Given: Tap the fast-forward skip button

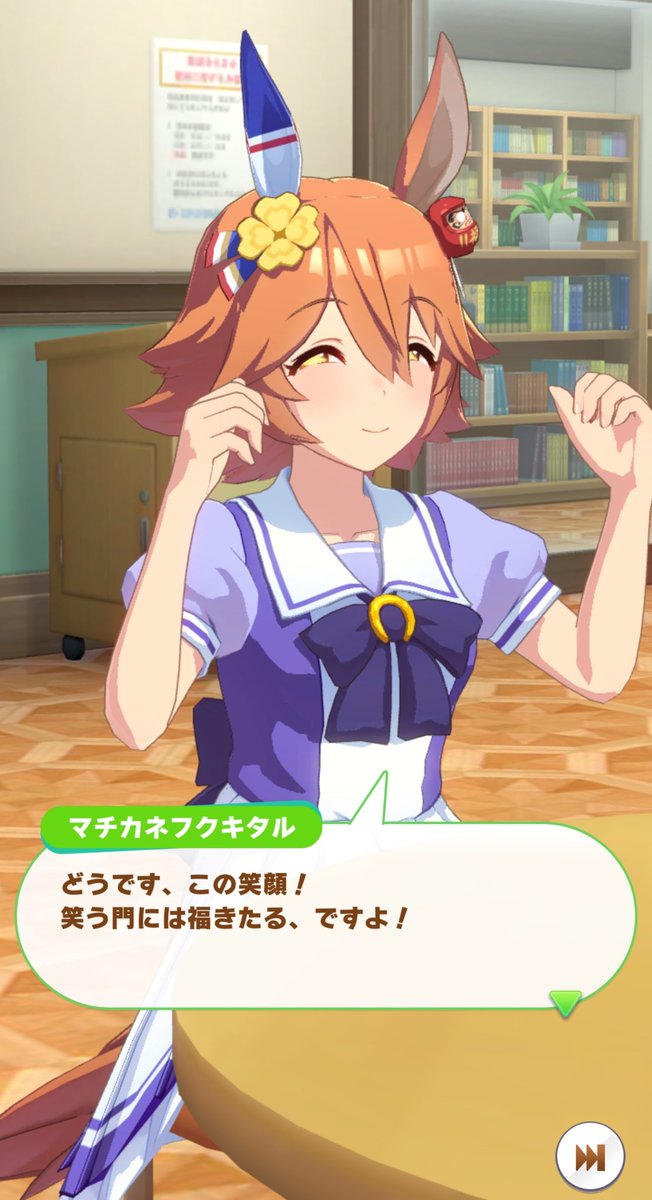Looking at the screenshot, I should click(591, 1157).
